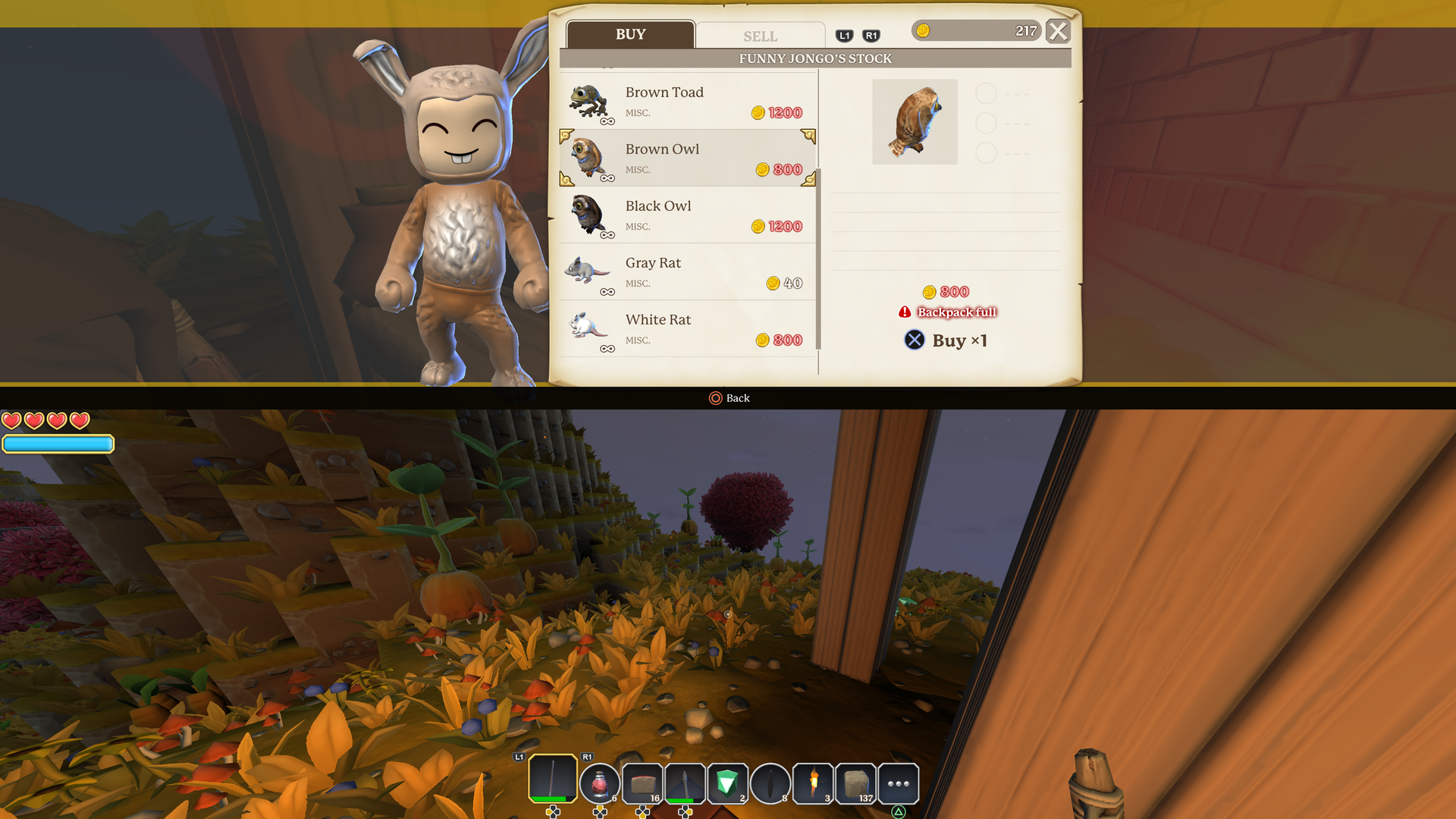The height and width of the screenshot is (819, 1456).
Task: Click the first empty enchantment circle beside the owl preview
Action: 987,93
